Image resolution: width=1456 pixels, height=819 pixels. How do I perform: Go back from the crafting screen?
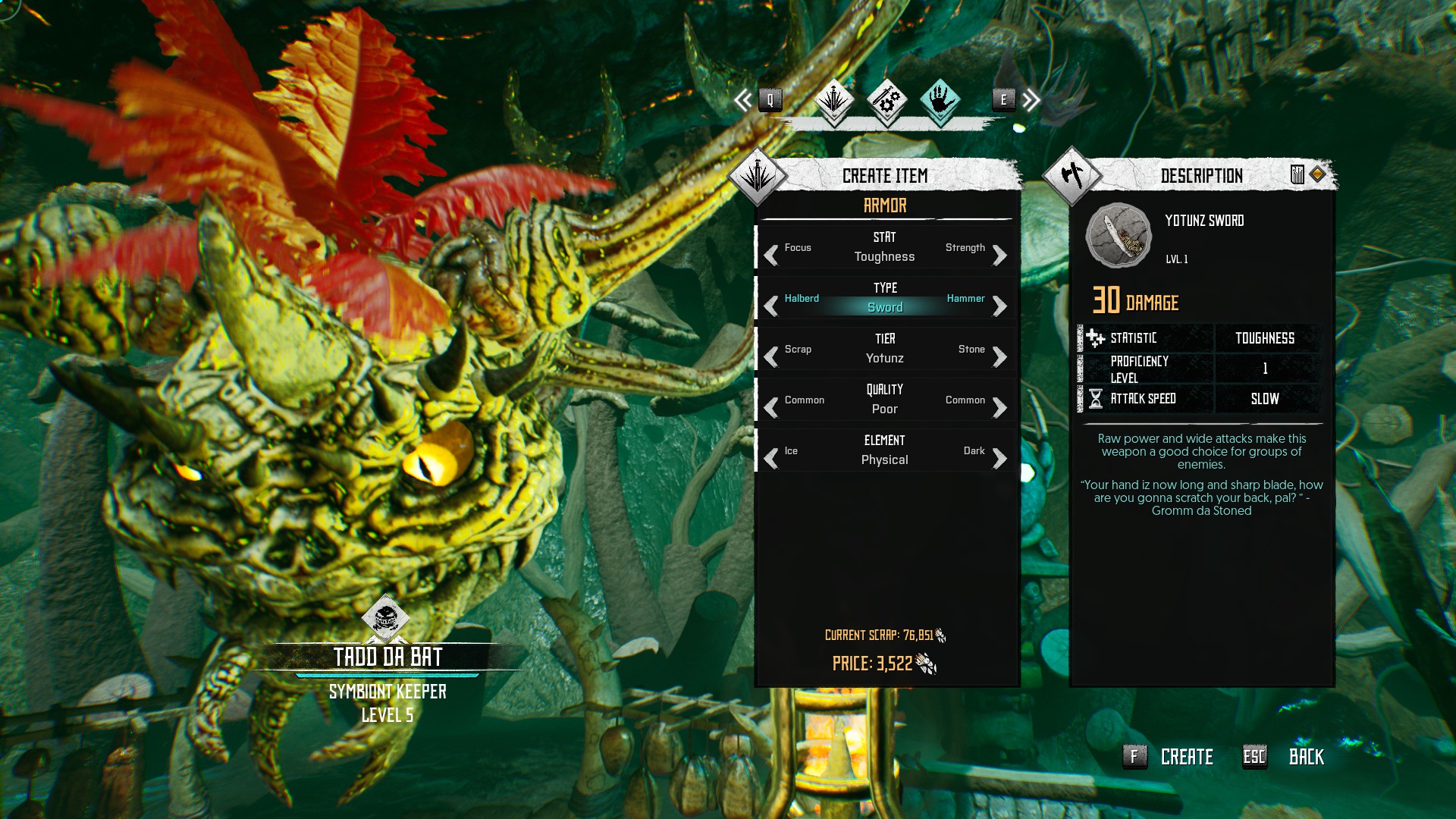1305,757
